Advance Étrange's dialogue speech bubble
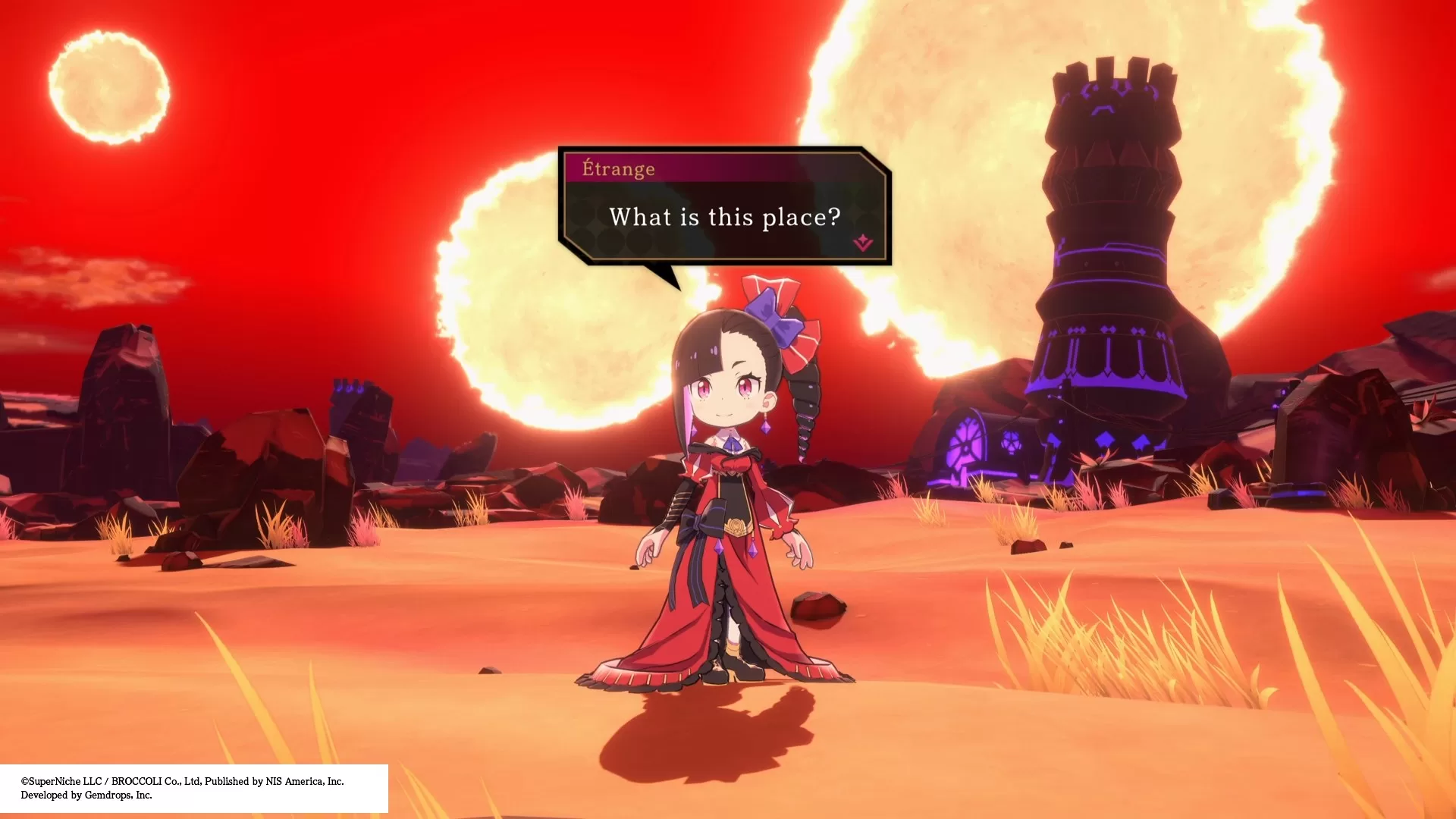Screen dimensions: 1456x819 tap(724, 217)
